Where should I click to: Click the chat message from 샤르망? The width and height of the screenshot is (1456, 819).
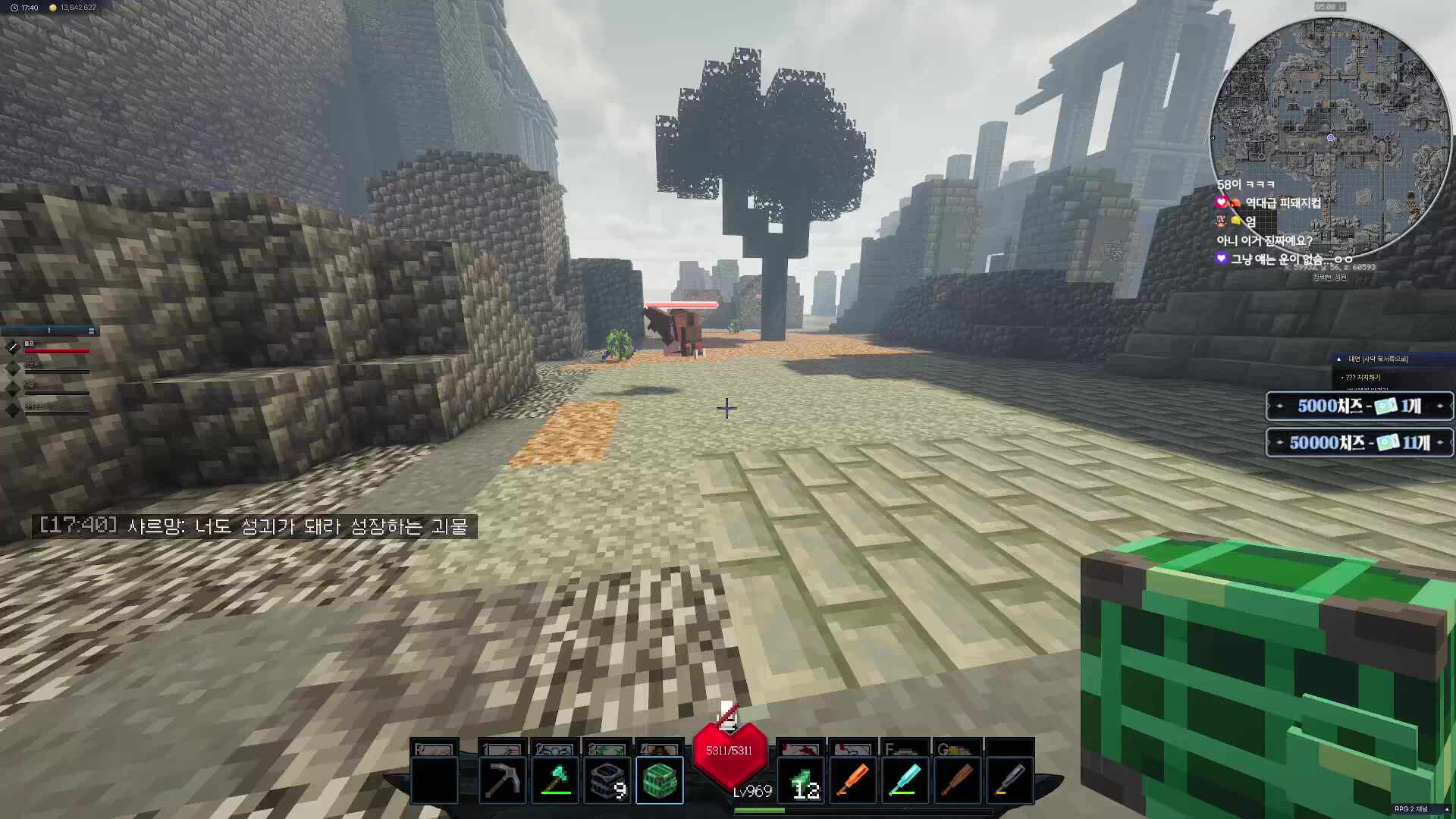click(254, 526)
